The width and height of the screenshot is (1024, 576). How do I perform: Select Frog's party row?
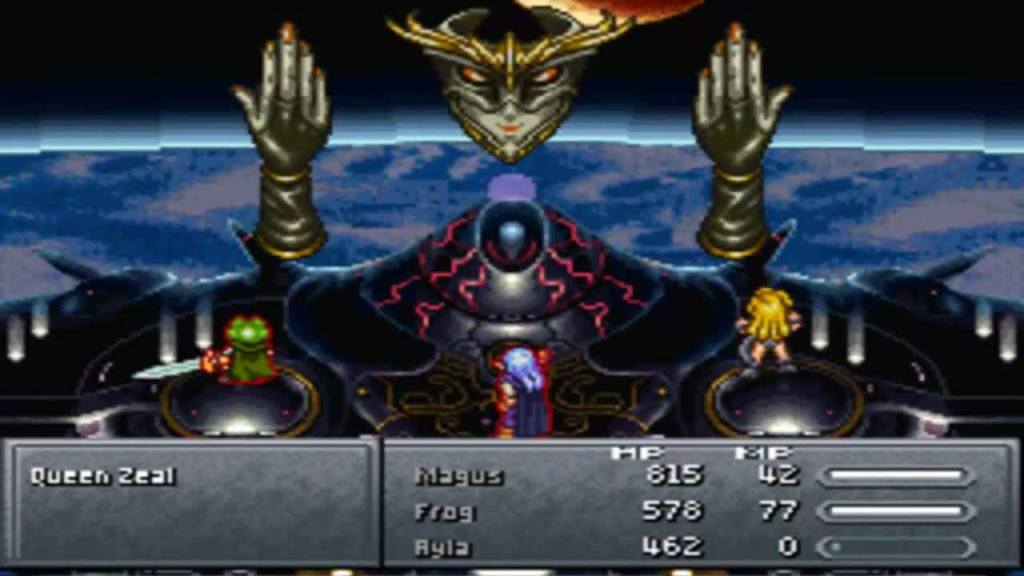[445, 512]
